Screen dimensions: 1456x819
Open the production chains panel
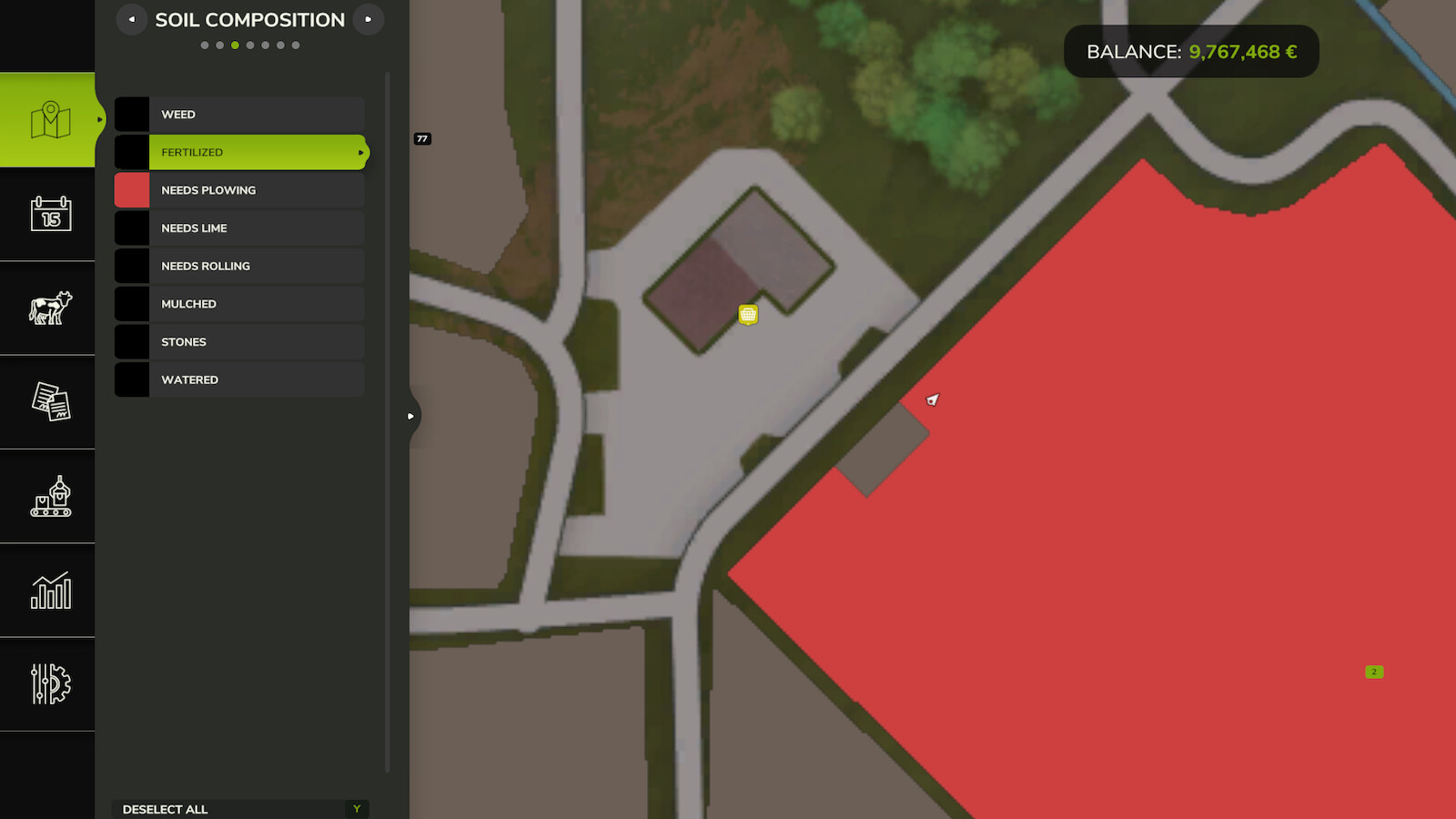[50, 497]
